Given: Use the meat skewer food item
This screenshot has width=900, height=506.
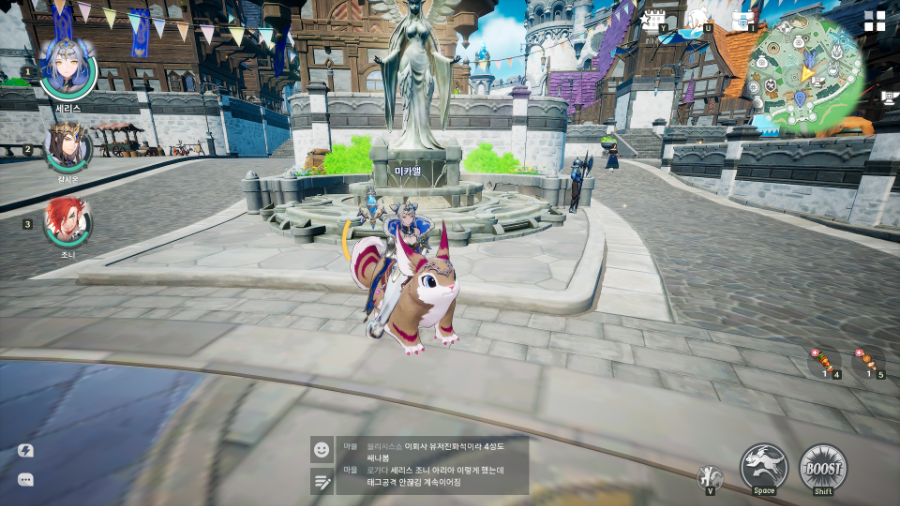Looking at the screenshot, I should (x=868, y=360).
